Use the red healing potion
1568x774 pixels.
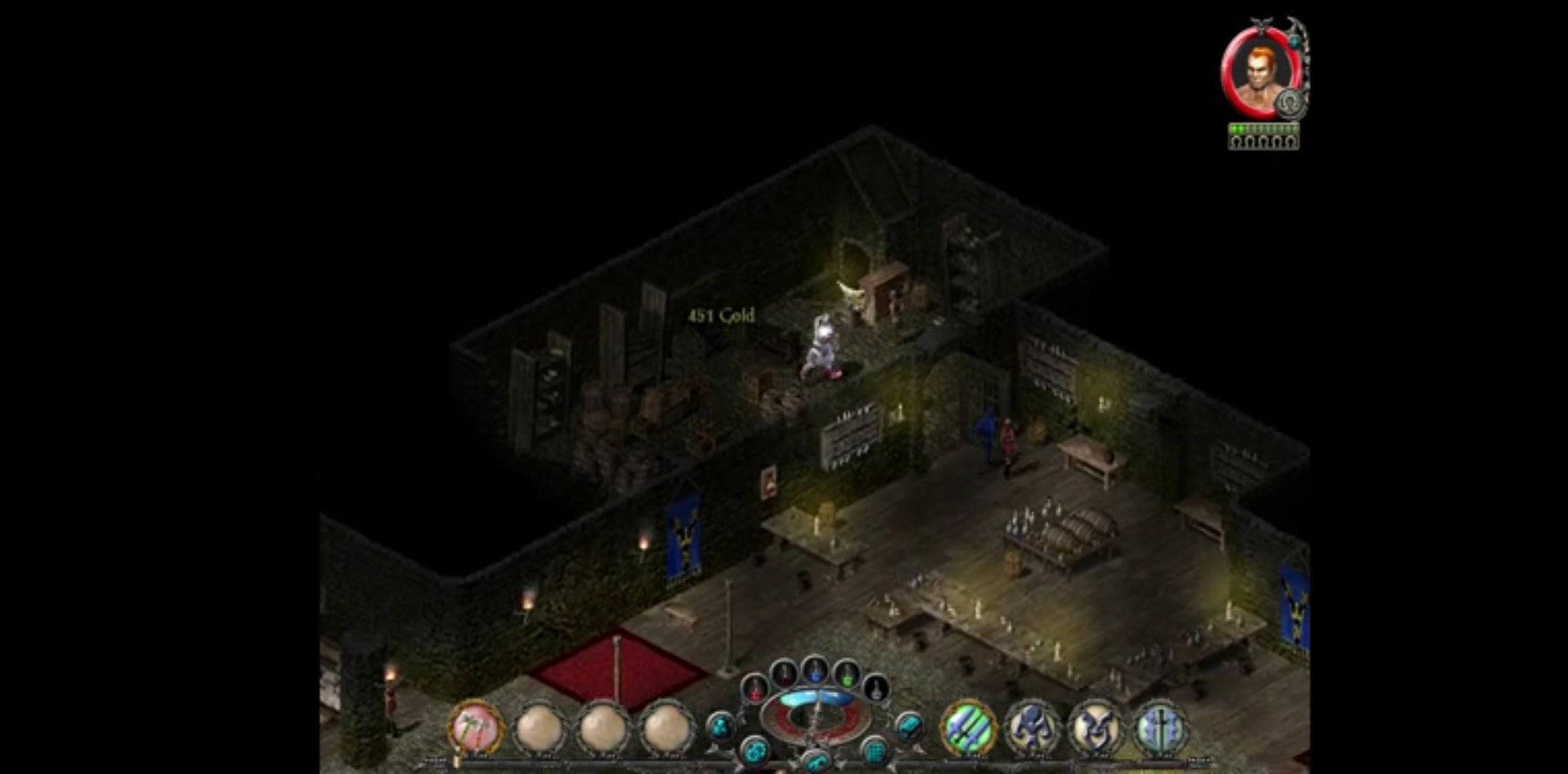point(755,689)
